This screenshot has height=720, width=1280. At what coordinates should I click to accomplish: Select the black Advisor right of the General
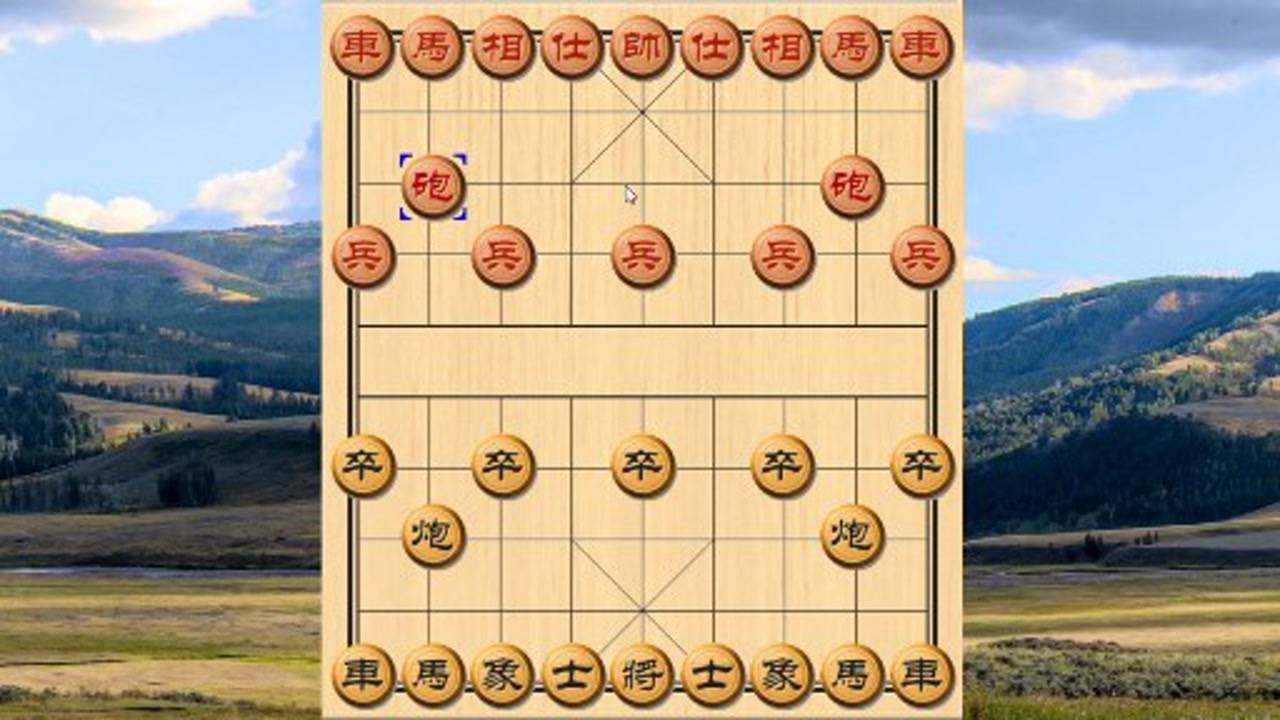coord(714,676)
